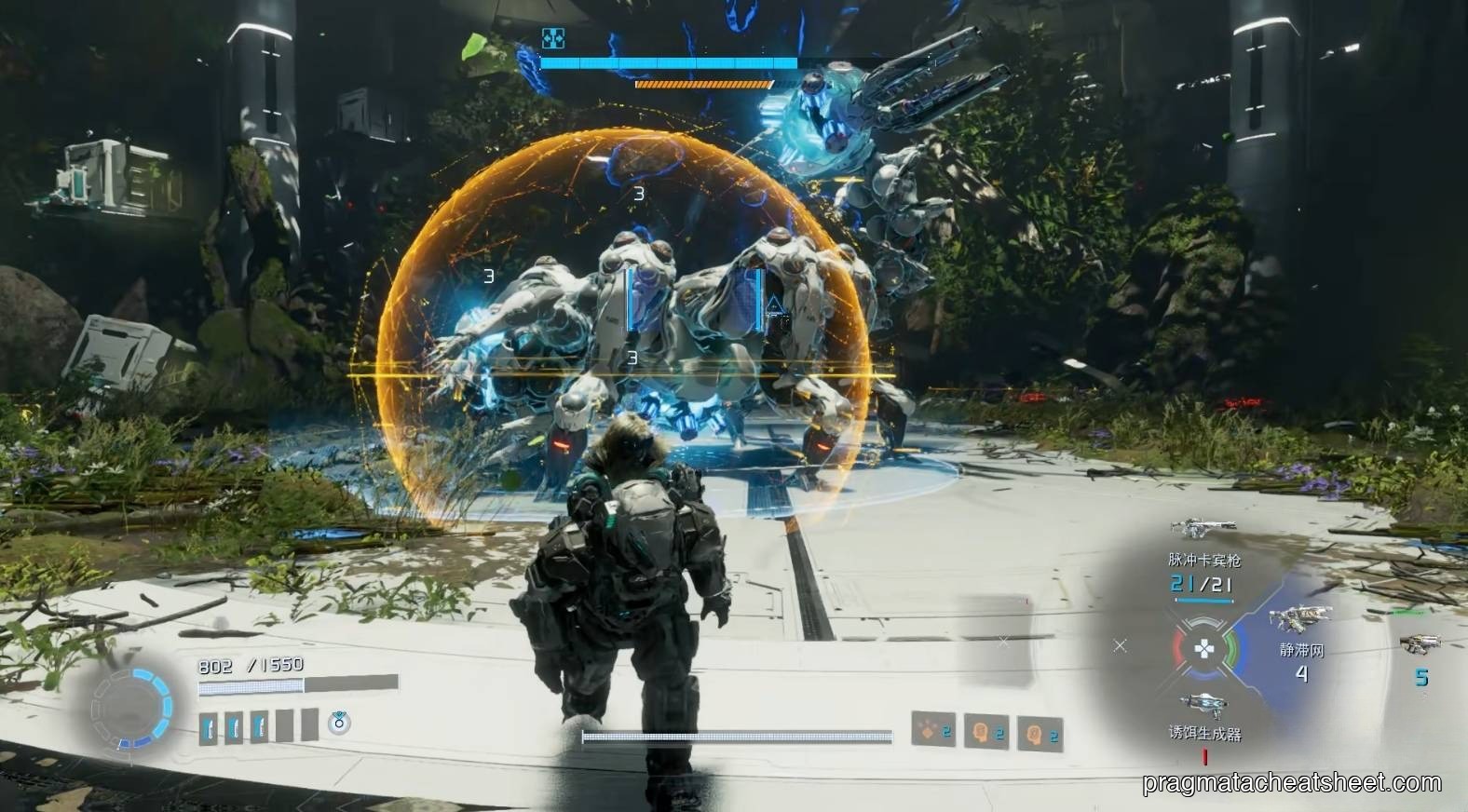Toggle the first blue knife item slot
This screenshot has width=1468, height=812.
pyautogui.click(x=209, y=724)
